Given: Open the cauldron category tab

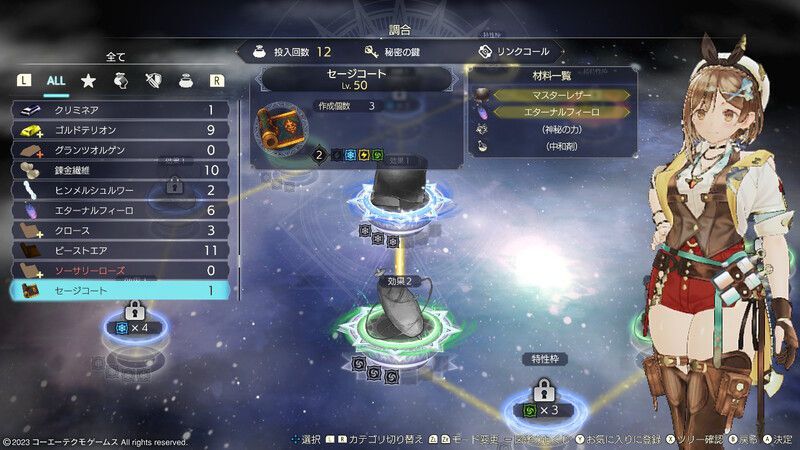Looking at the screenshot, I should coord(184,79).
